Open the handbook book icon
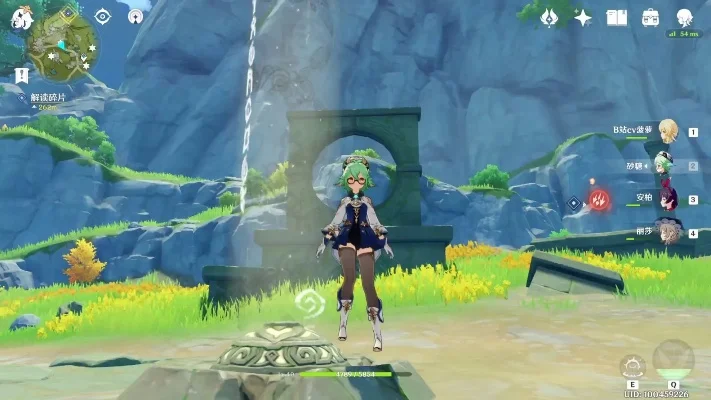The image size is (711, 400). 617,17
